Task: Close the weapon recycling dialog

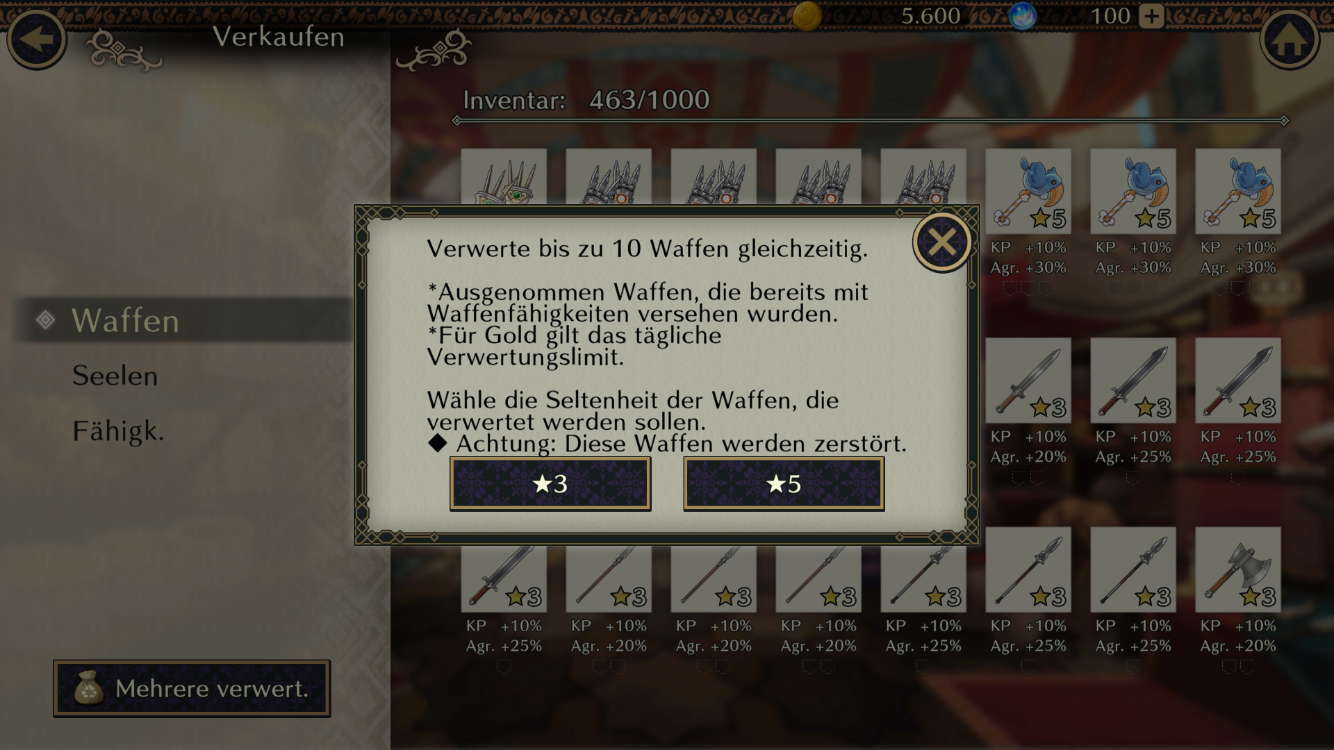Action: click(x=942, y=242)
